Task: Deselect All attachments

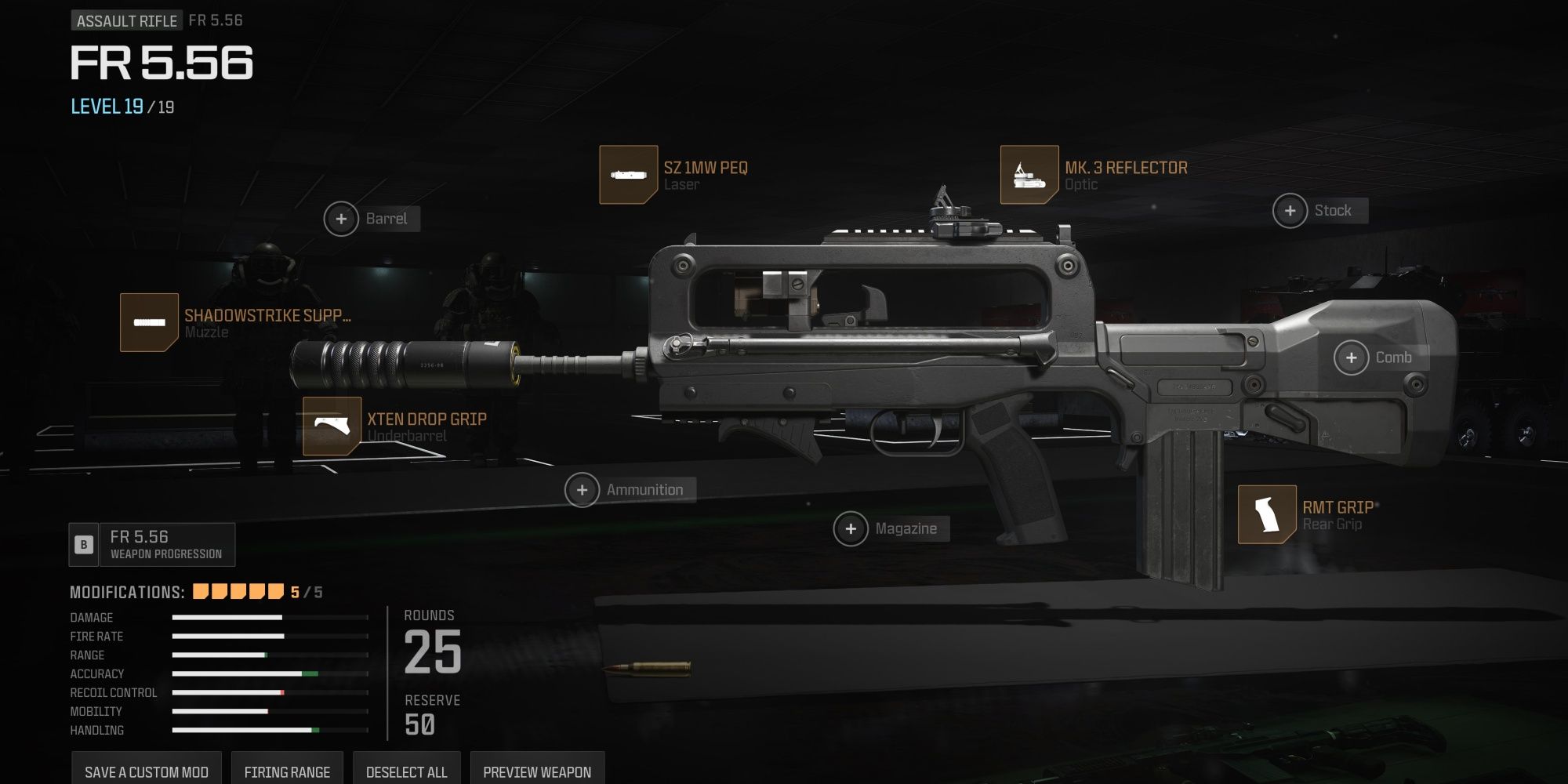Action: coord(406,771)
